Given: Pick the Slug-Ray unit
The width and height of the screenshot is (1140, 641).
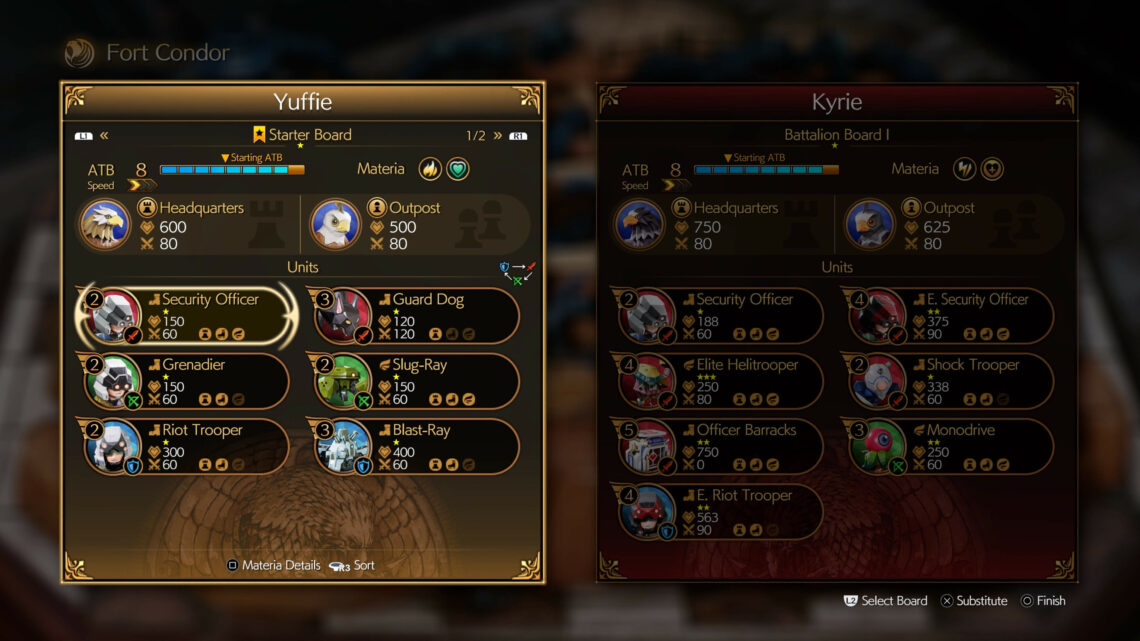Looking at the screenshot, I should click(417, 381).
